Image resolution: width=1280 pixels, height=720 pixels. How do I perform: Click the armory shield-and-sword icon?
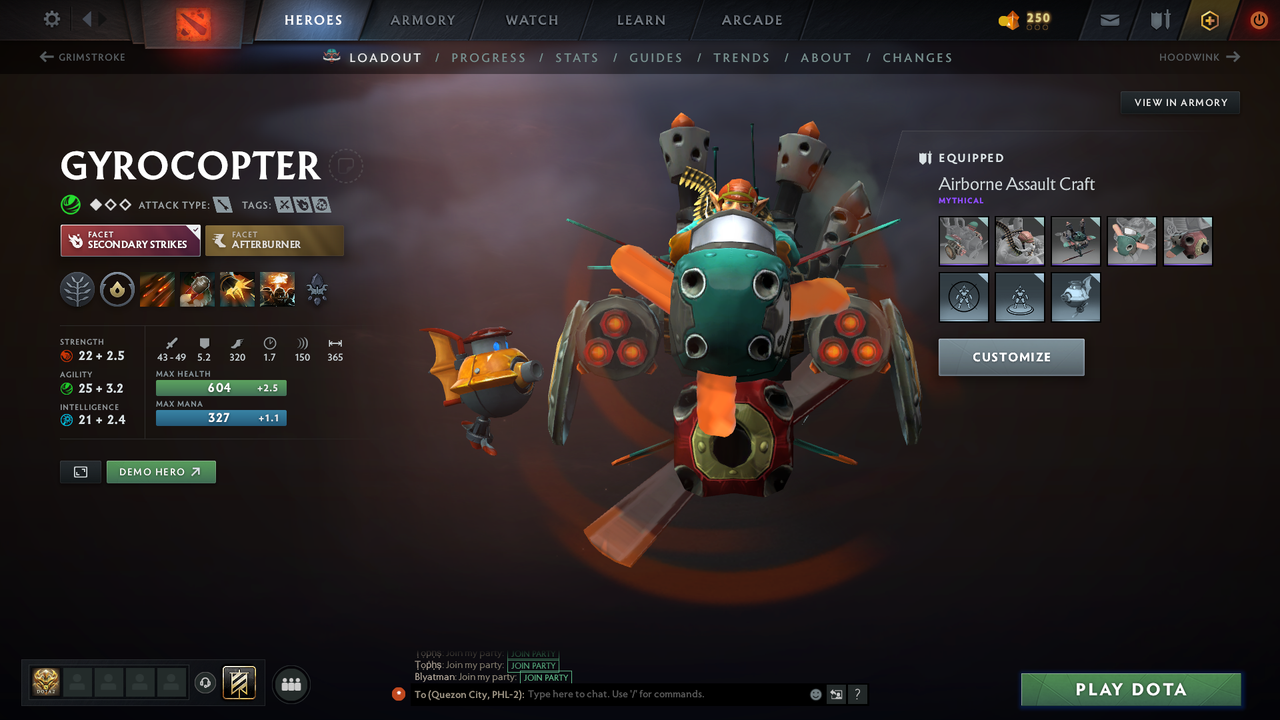[x=1158, y=19]
